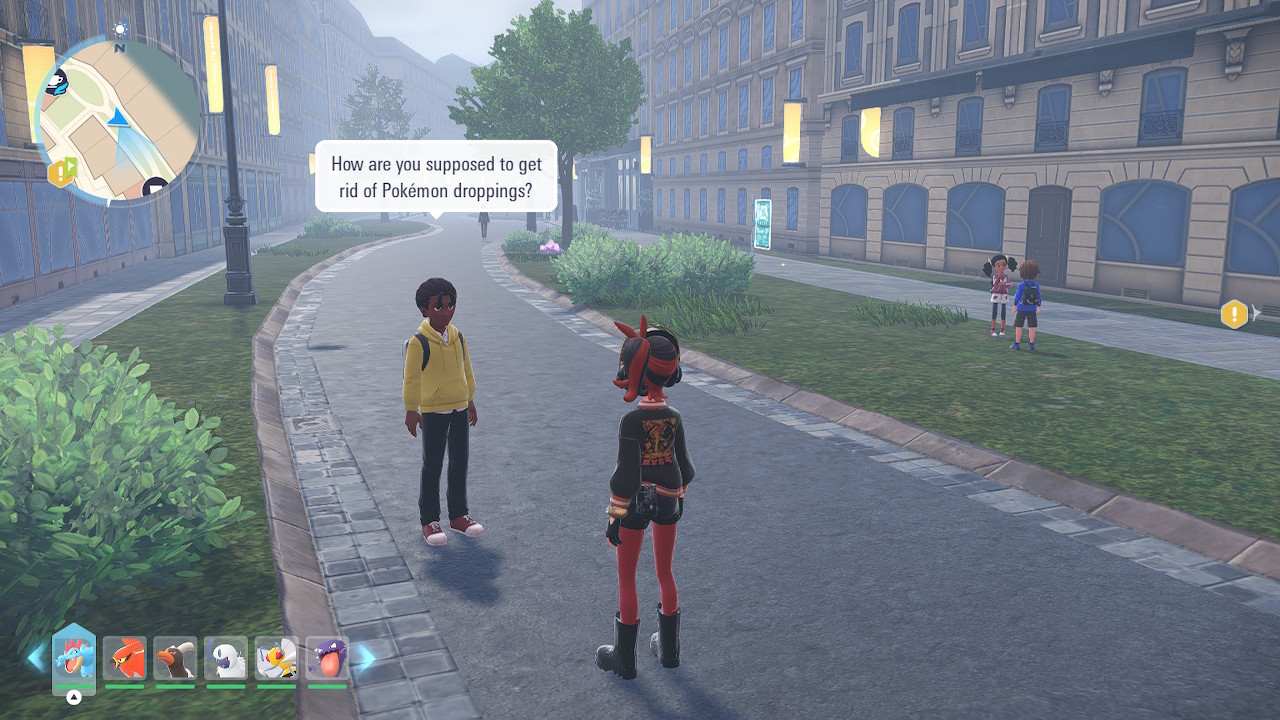Open the circular minimap
This screenshot has height=720, width=1280.
117,120
